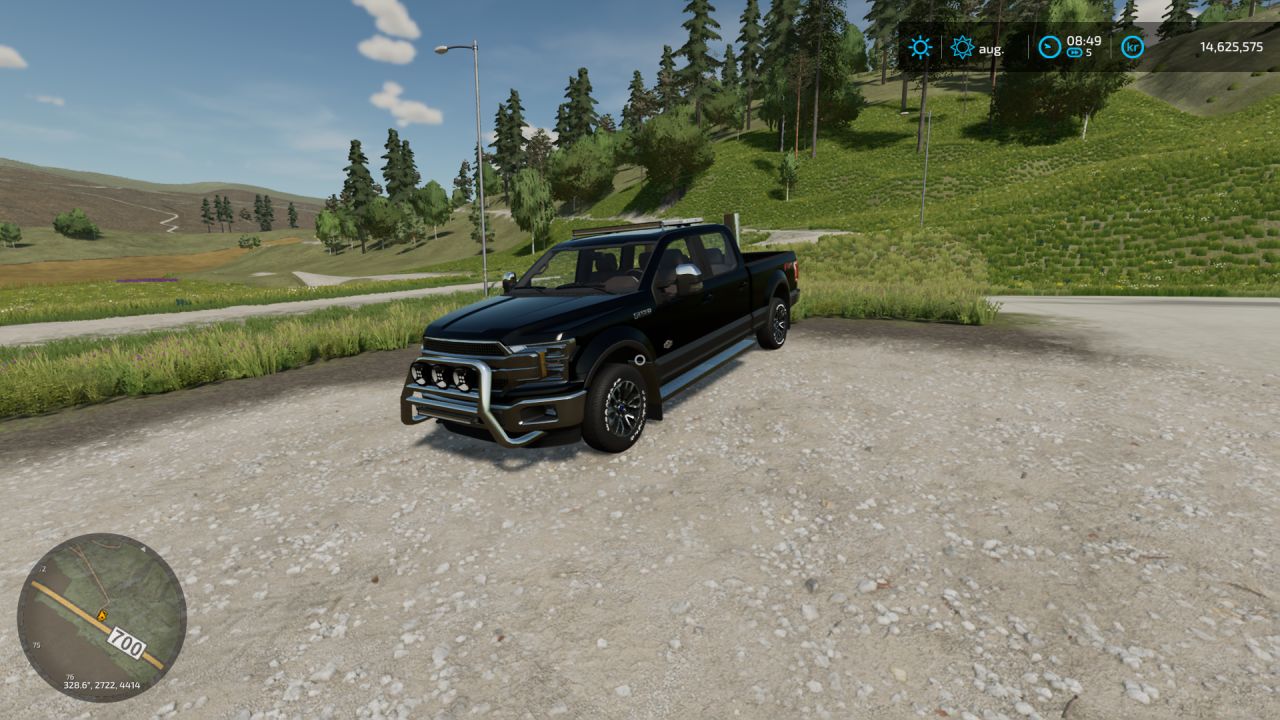Click the kr currency icon
The width and height of the screenshot is (1280, 720).
[1132, 47]
